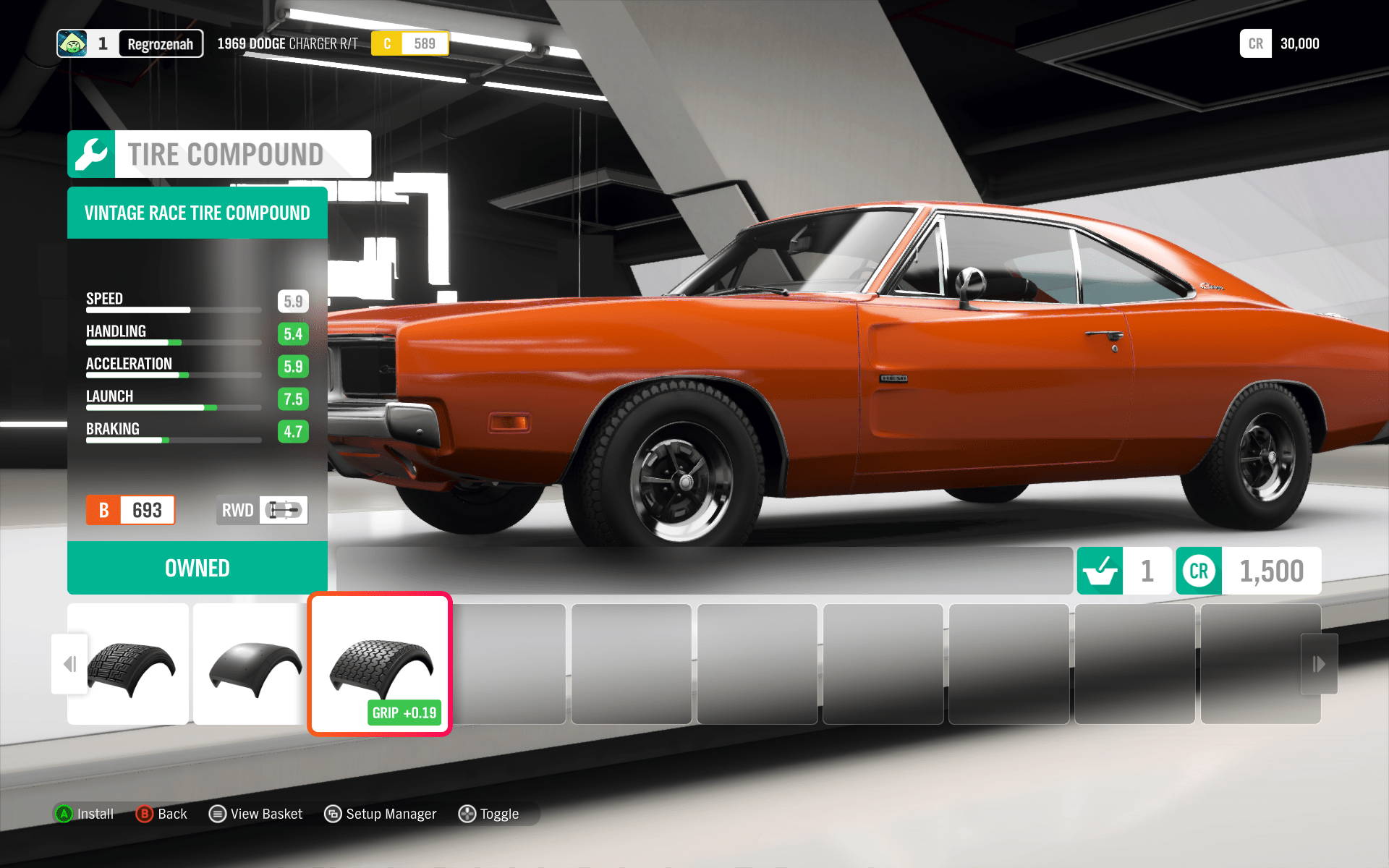Viewport: 1389px width, 868px height.
Task: Click the CR credits icon beside 1,500
Action: click(x=1198, y=571)
